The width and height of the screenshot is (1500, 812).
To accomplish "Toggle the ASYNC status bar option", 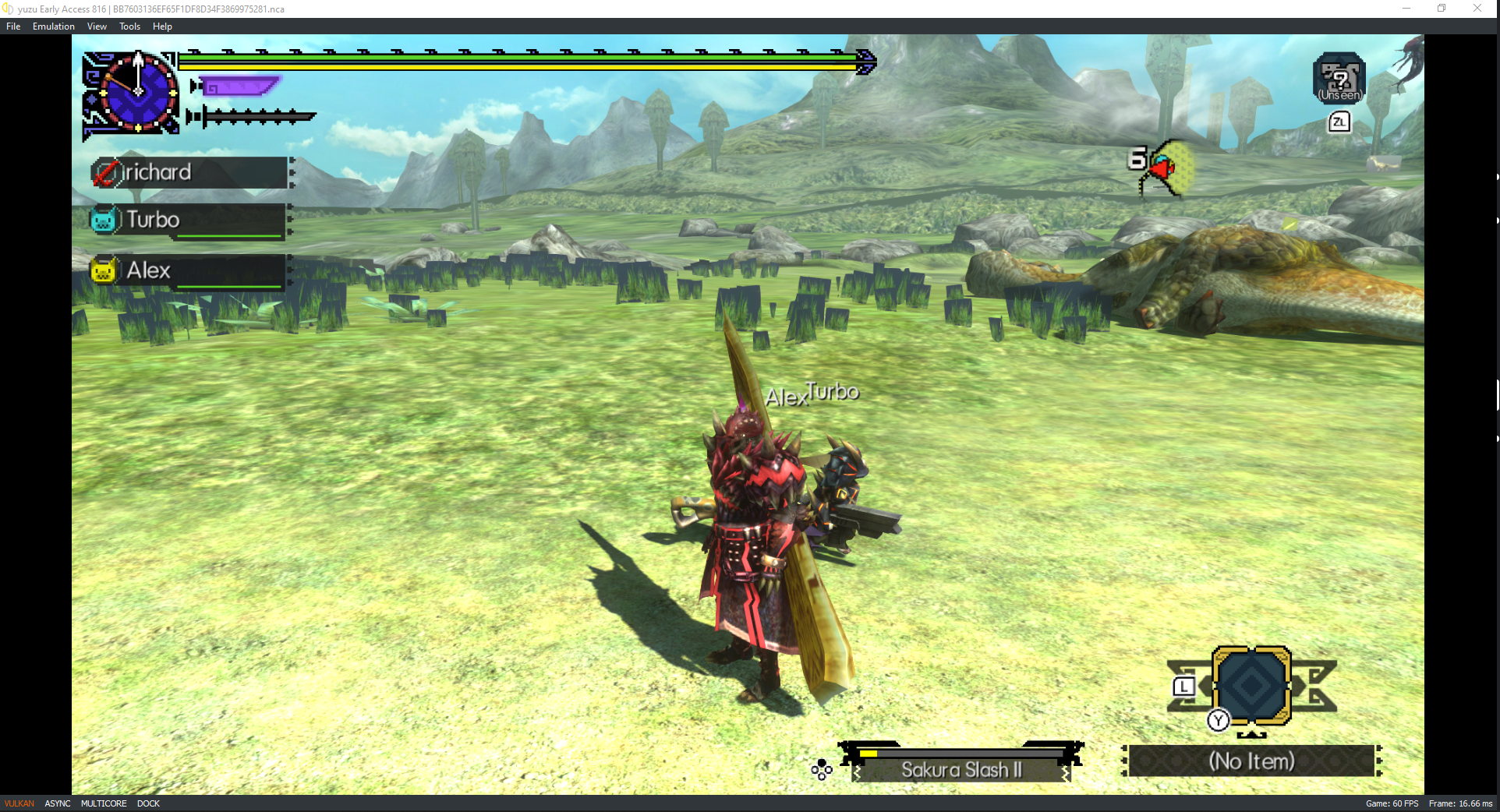I will pyautogui.click(x=58, y=803).
